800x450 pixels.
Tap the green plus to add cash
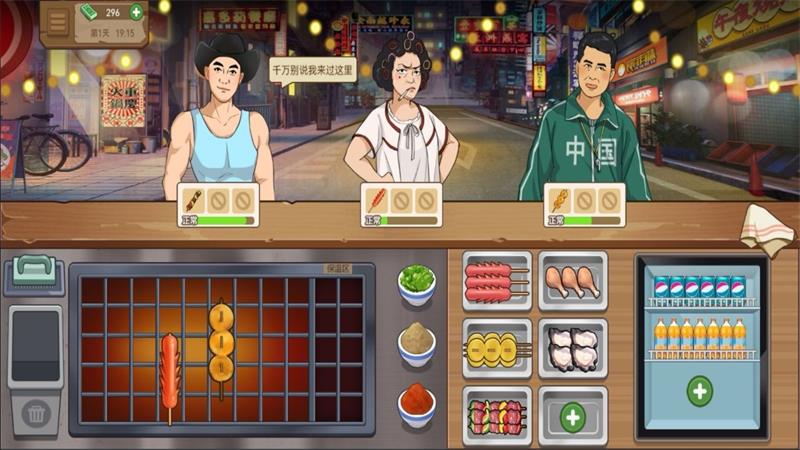pyautogui.click(x=136, y=13)
